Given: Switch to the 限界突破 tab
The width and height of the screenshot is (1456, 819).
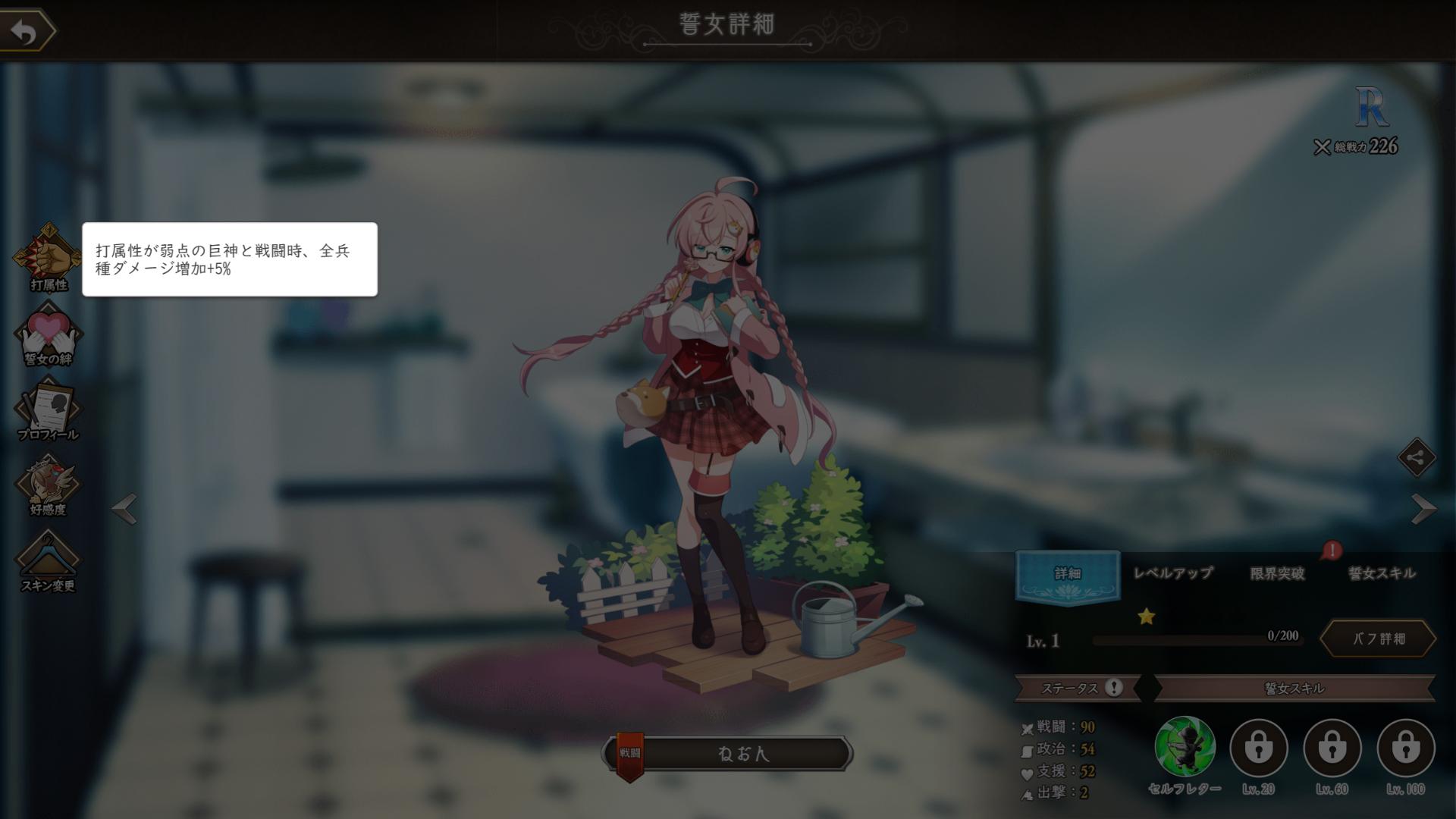Looking at the screenshot, I should [1277, 574].
